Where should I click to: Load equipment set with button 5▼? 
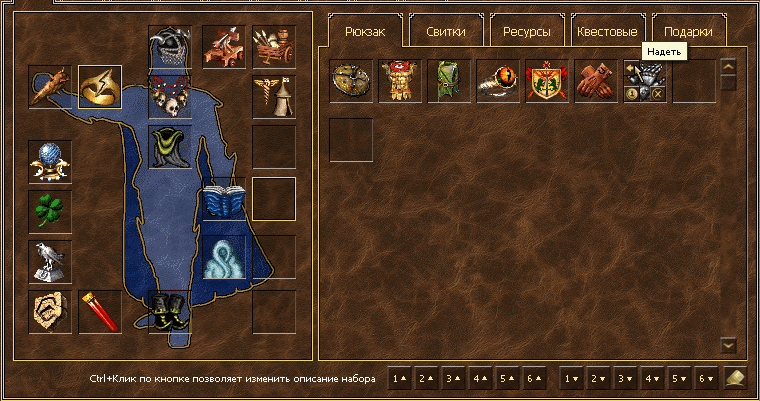click(680, 379)
